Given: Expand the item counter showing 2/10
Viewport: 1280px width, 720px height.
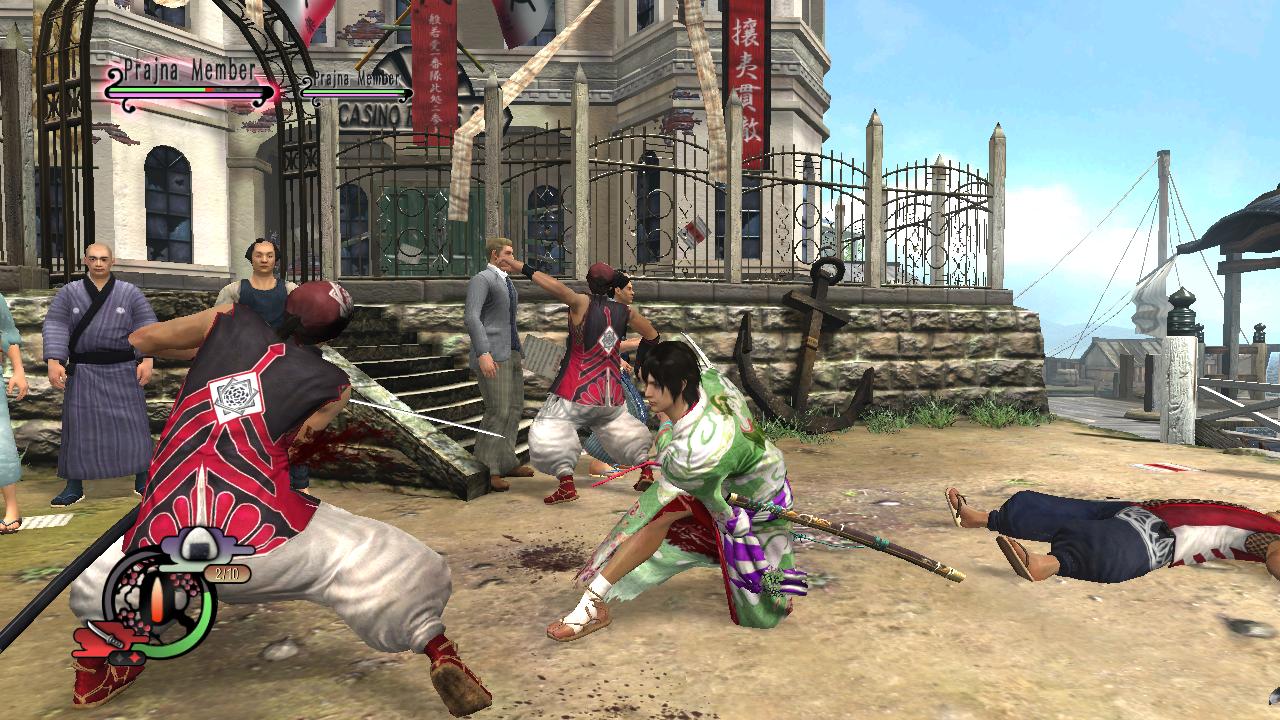Looking at the screenshot, I should pos(229,572).
